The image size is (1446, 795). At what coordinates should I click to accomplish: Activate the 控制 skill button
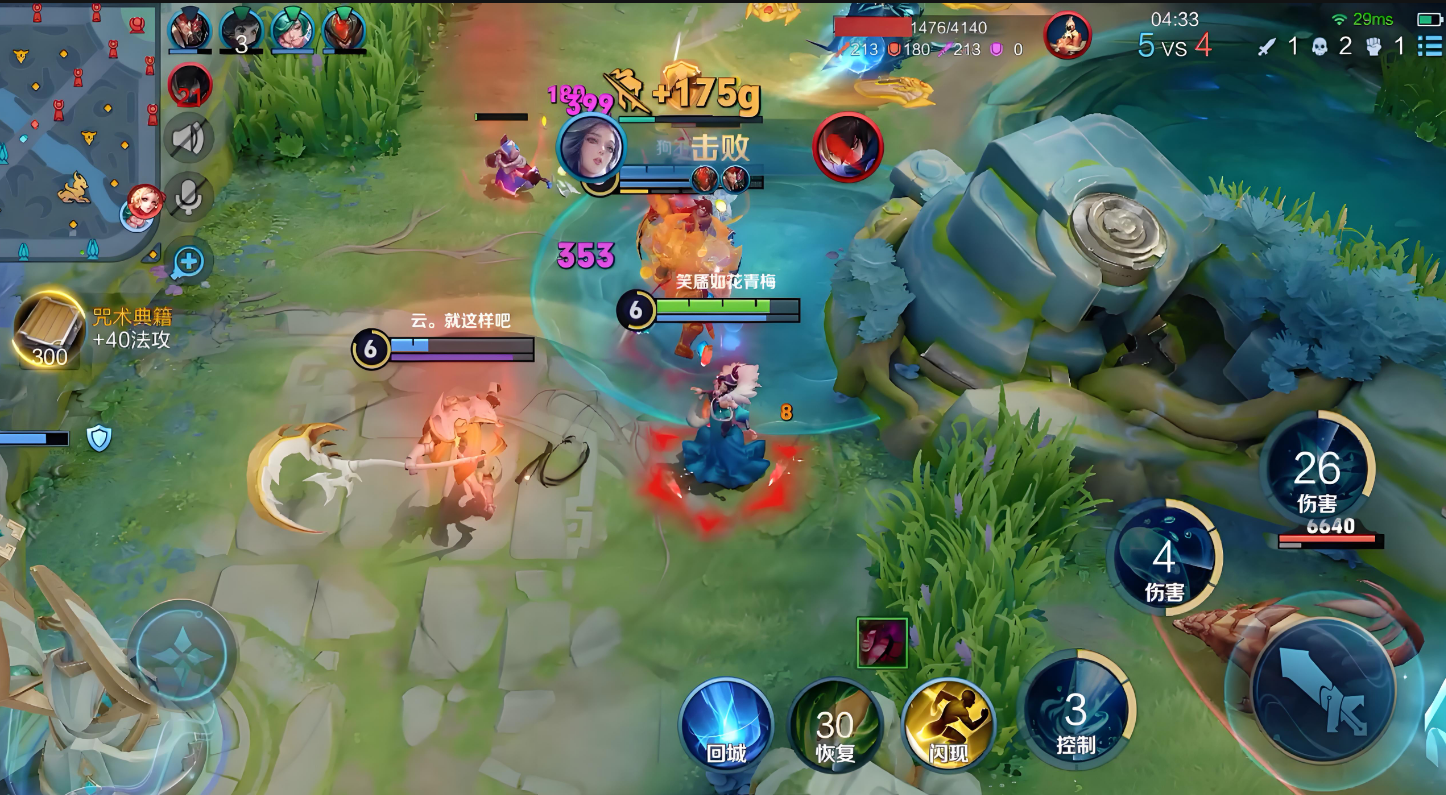(1076, 712)
